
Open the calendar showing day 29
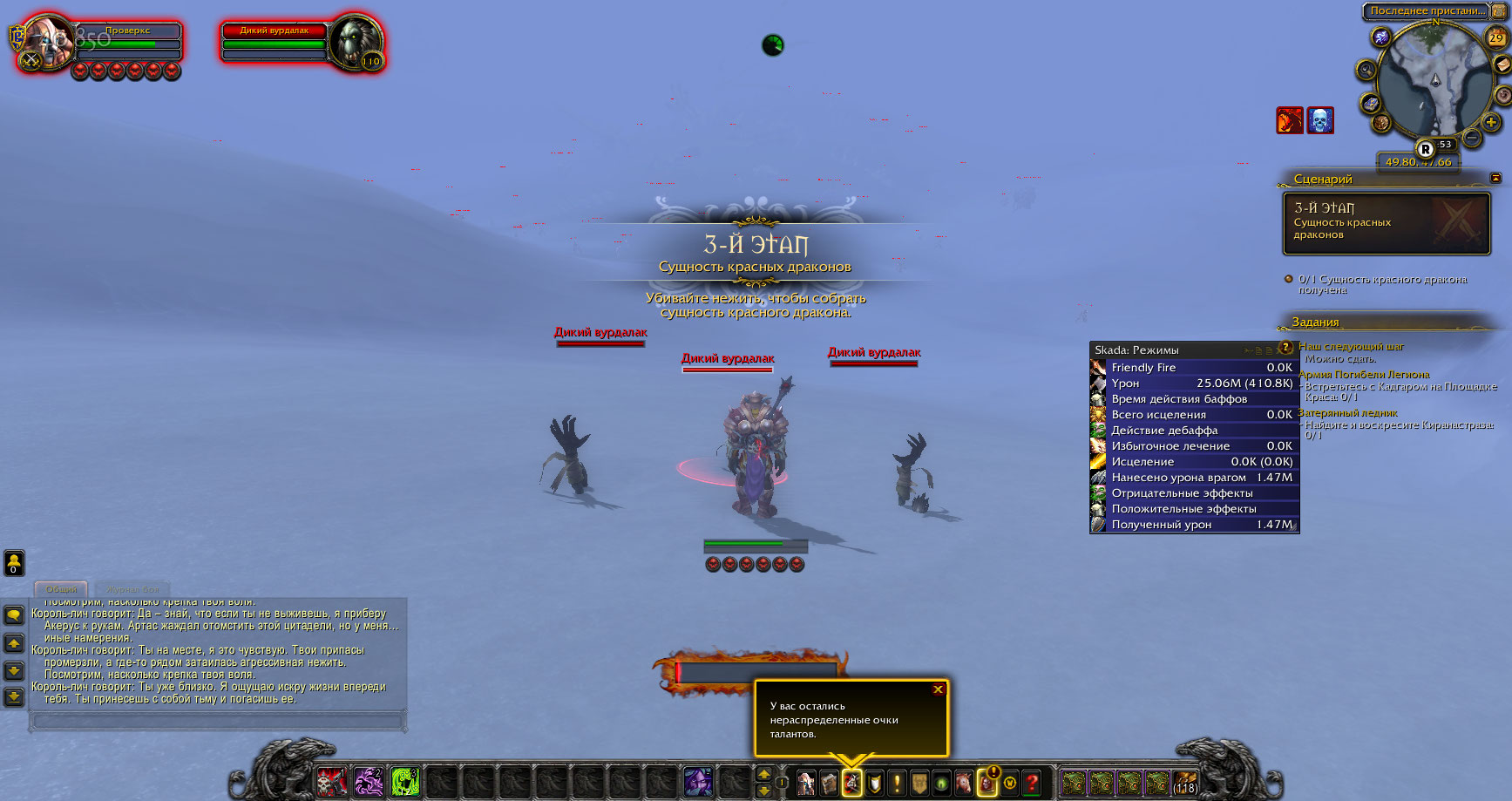1496,37
